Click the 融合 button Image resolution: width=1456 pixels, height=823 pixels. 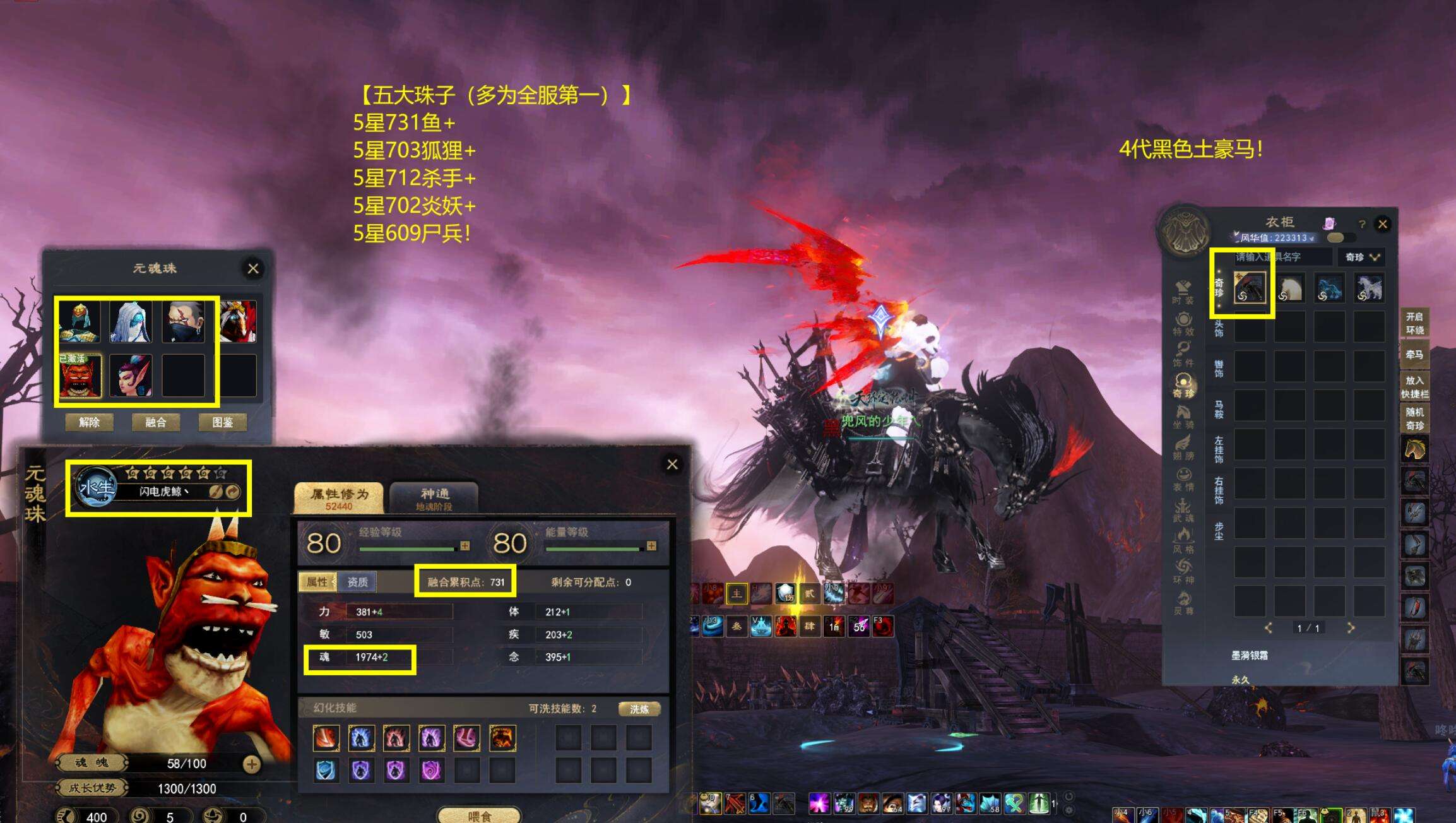[156, 422]
